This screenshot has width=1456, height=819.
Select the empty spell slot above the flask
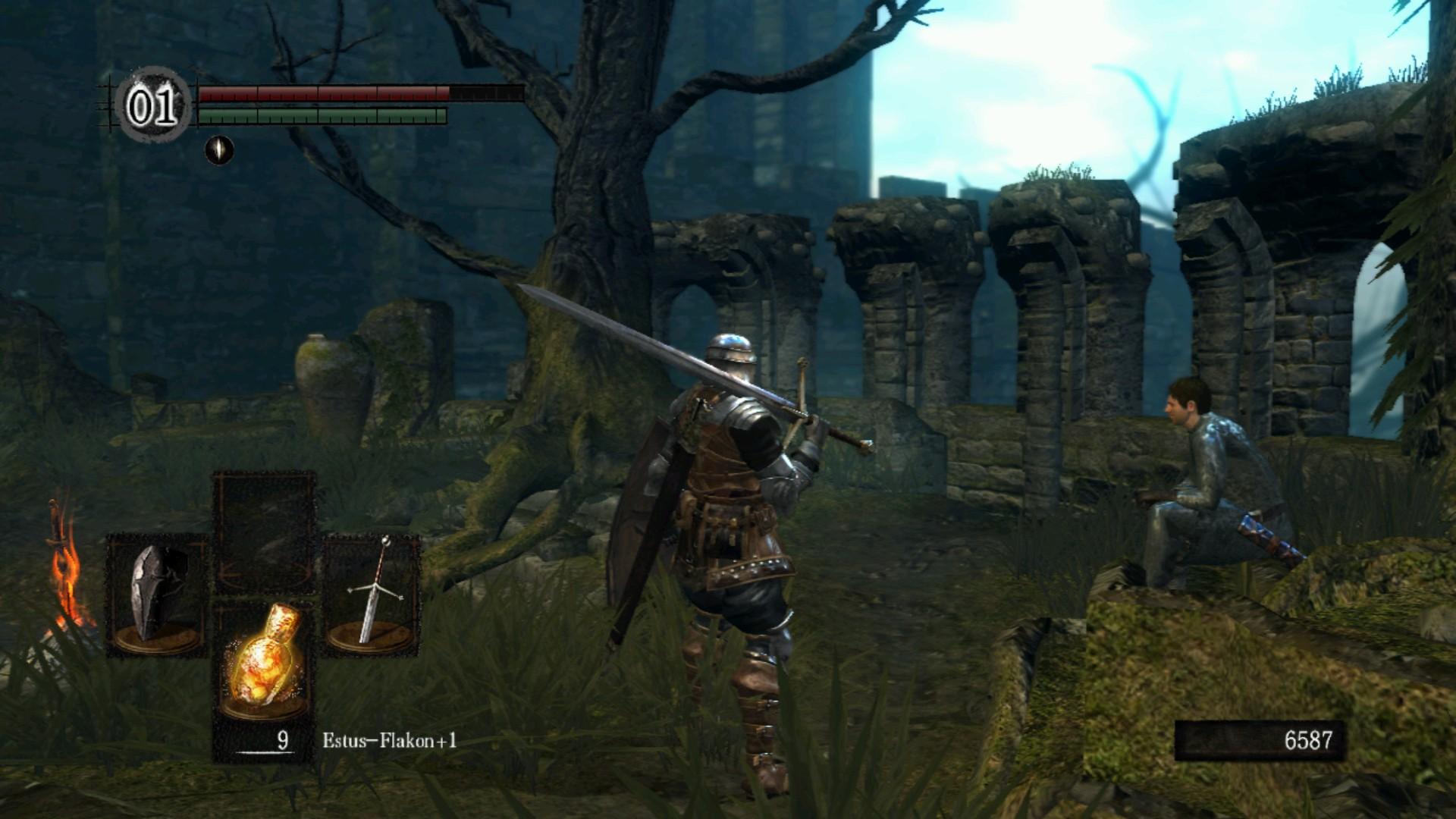(263, 531)
